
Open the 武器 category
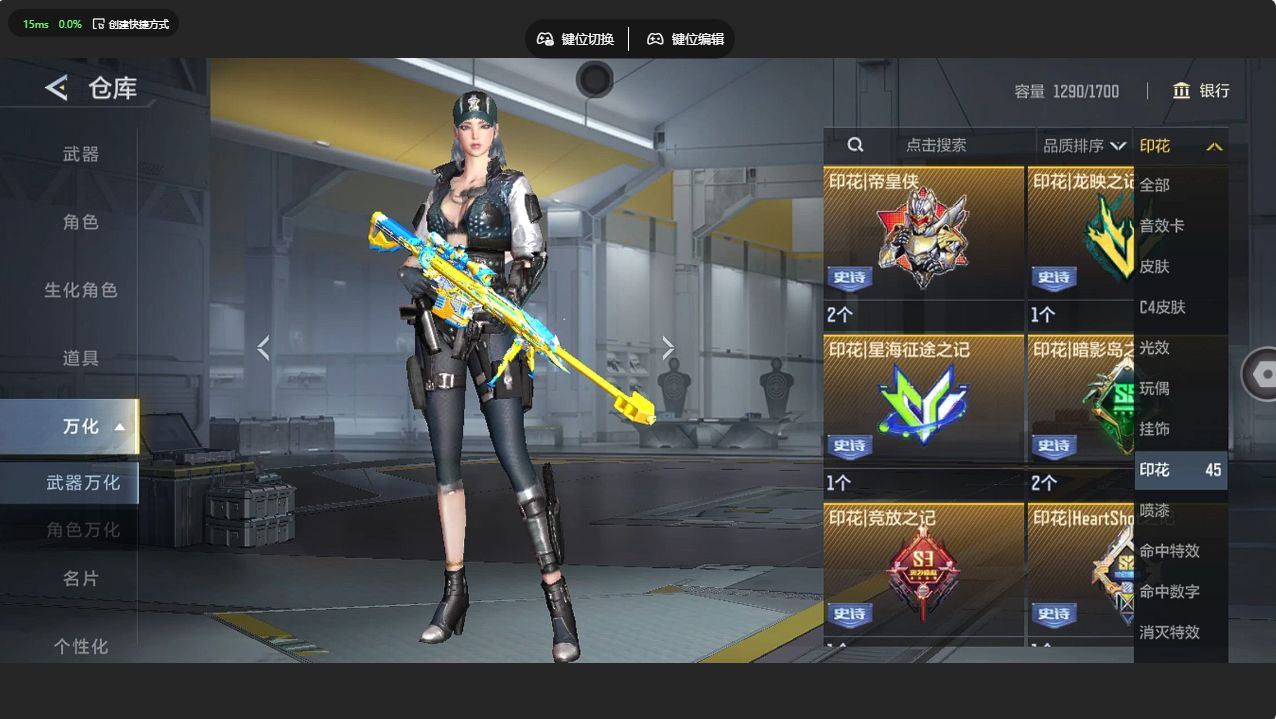click(x=81, y=154)
